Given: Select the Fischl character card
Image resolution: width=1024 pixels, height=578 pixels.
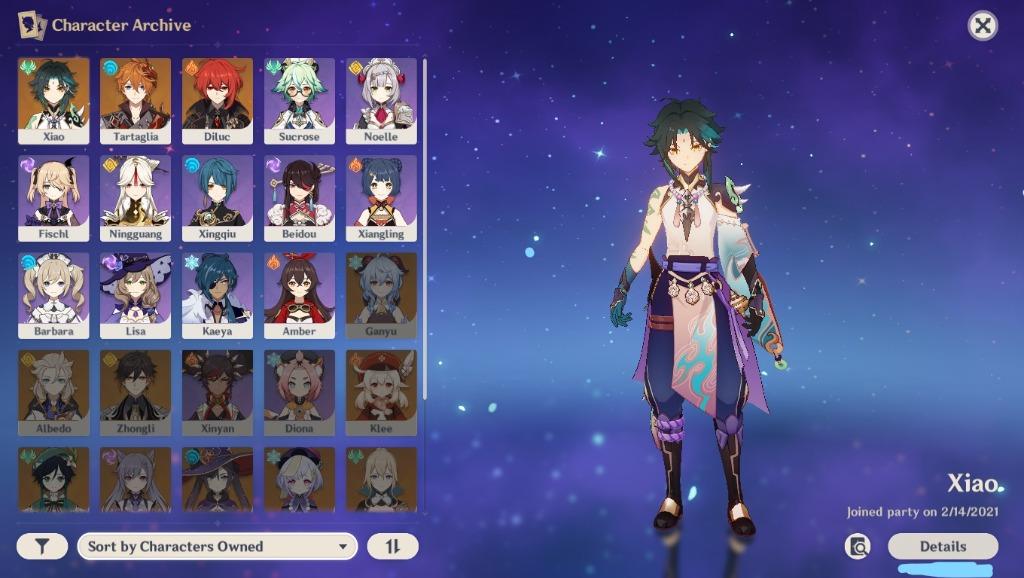Looking at the screenshot, I should 53,197.
